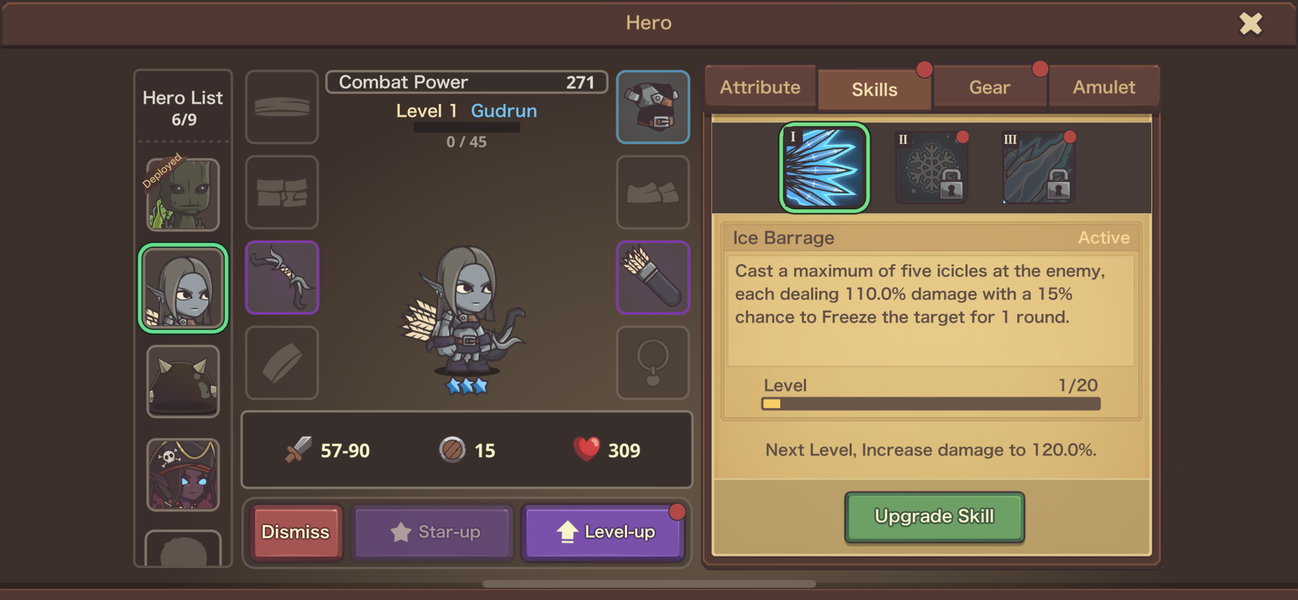Level-up the hero

click(x=604, y=532)
